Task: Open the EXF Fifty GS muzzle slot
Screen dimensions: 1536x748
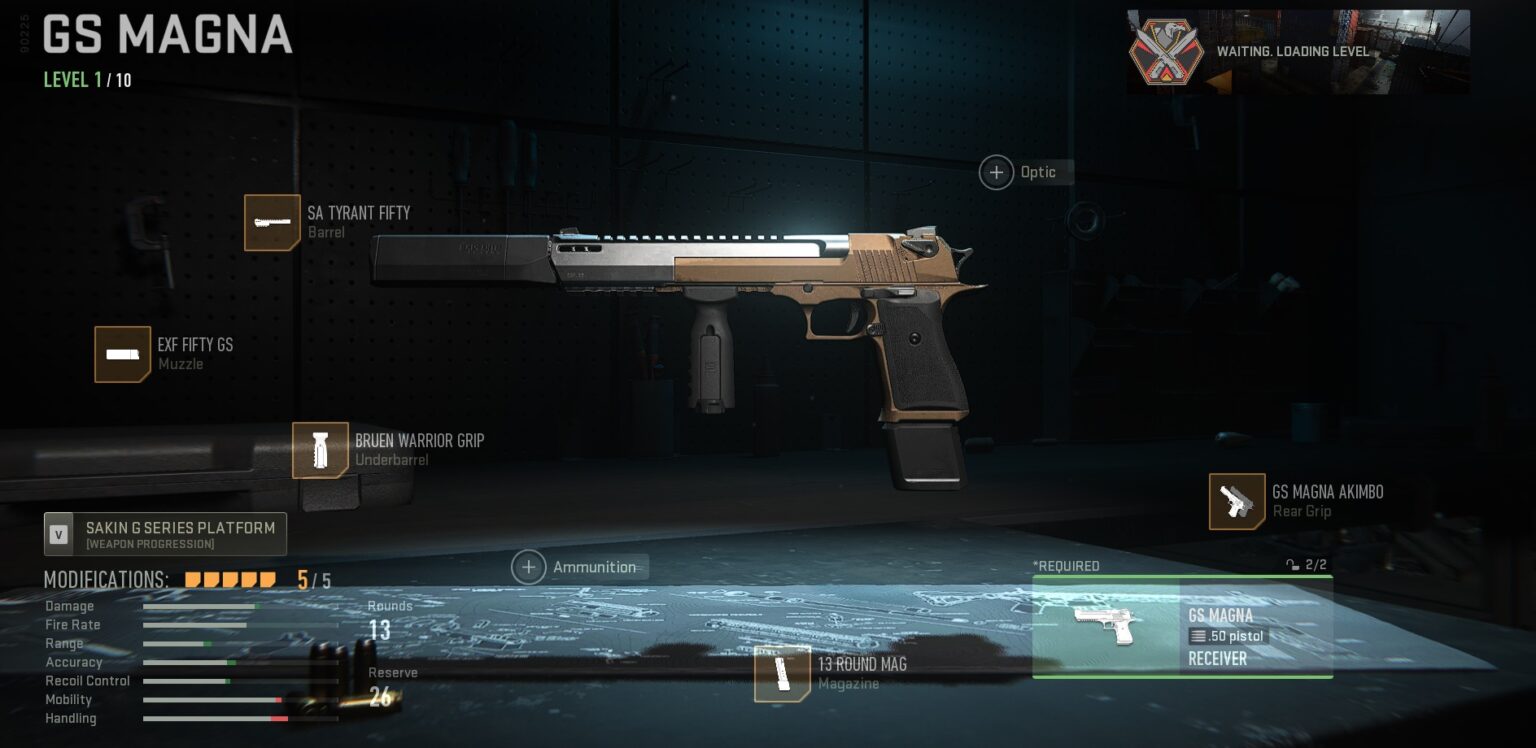Action: (x=122, y=355)
